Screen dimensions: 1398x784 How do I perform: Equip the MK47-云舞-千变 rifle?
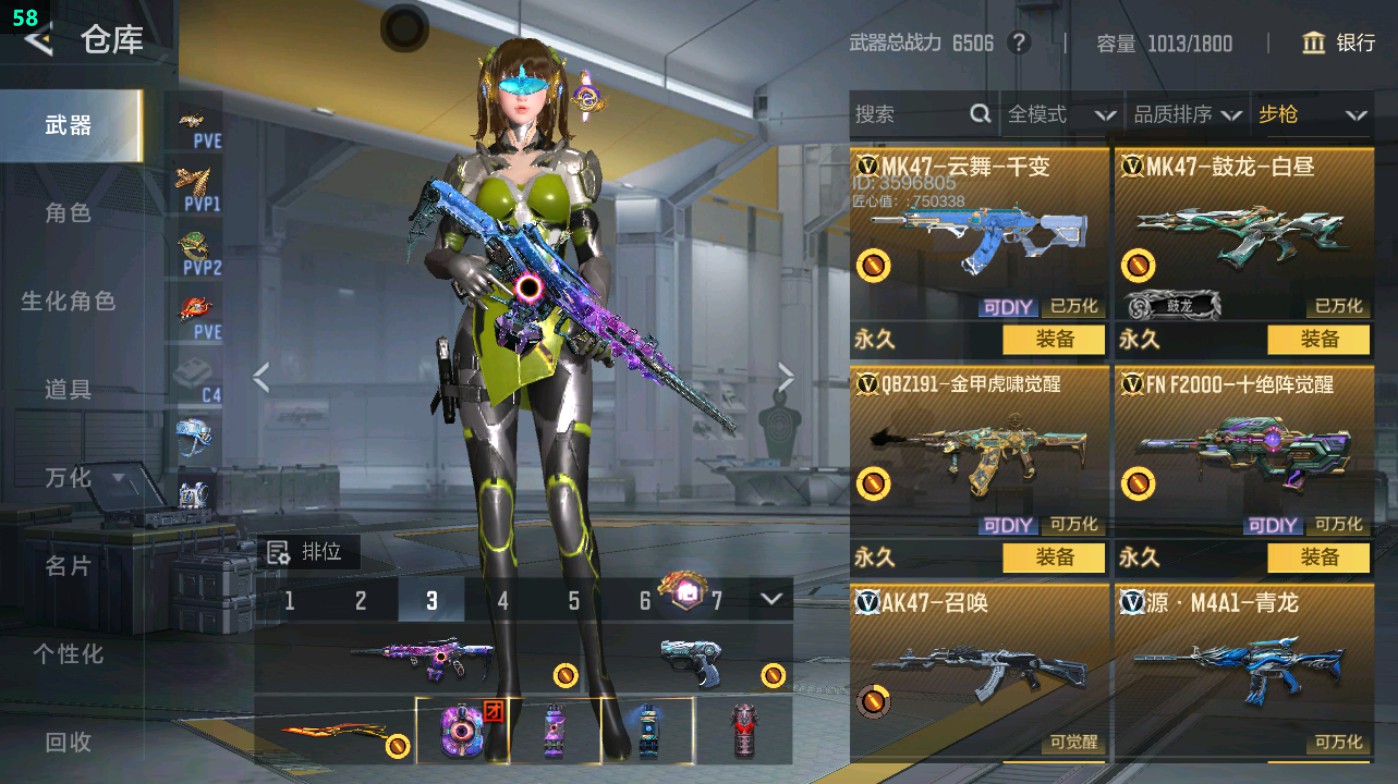click(1053, 340)
